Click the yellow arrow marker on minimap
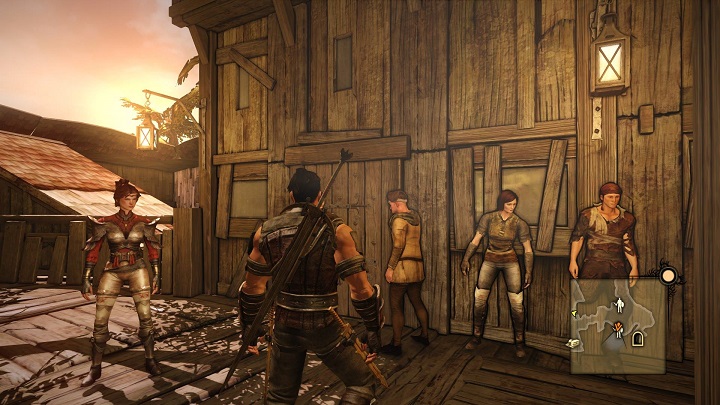Screen dimensions: 720x405 click(x=574, y=313)
